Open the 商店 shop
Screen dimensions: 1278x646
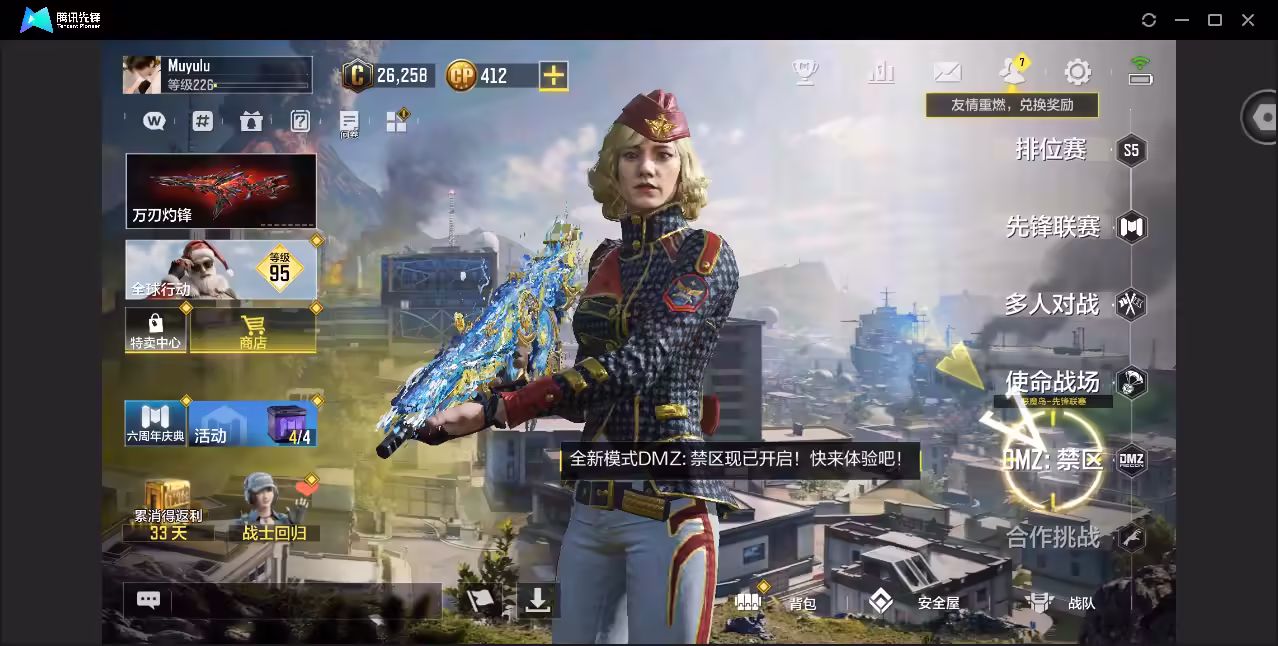coord(253,330)
